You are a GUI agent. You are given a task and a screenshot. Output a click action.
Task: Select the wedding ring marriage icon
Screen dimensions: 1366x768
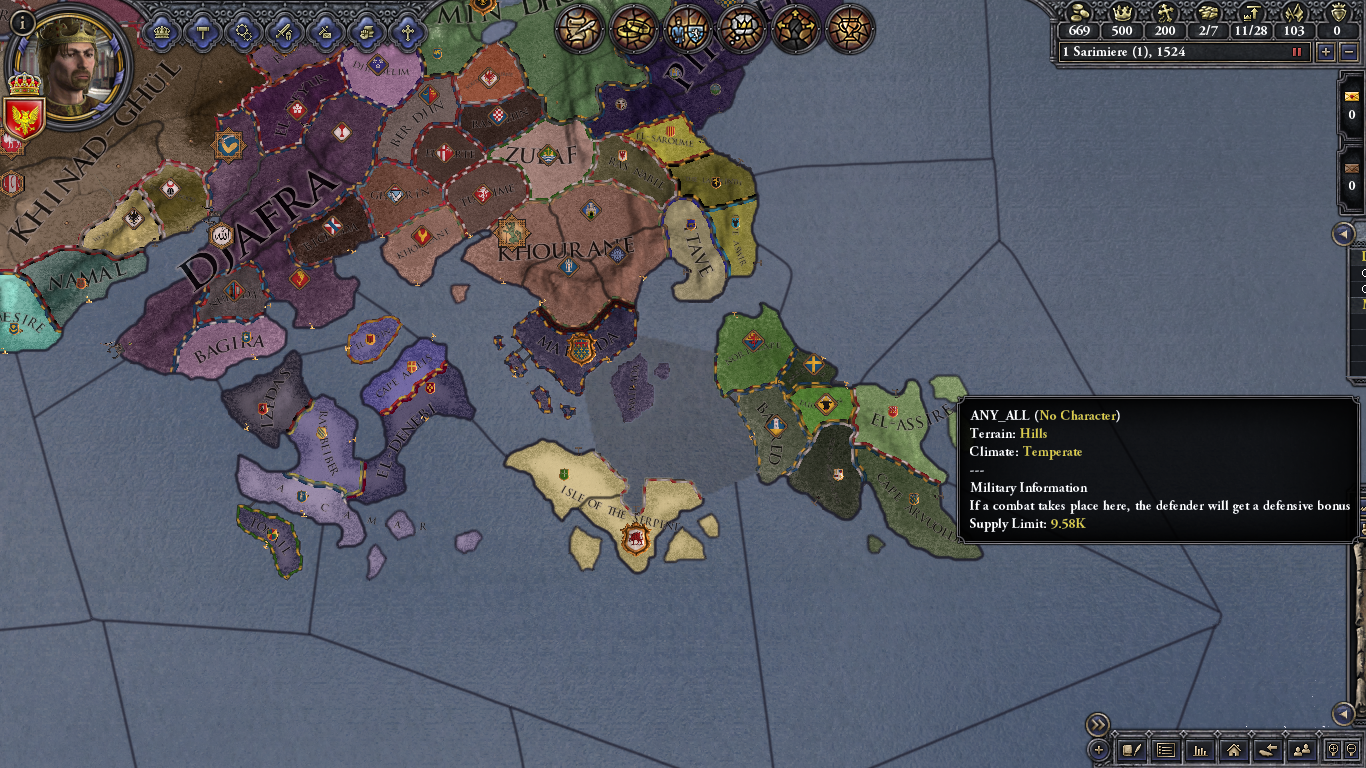[635, 30]
